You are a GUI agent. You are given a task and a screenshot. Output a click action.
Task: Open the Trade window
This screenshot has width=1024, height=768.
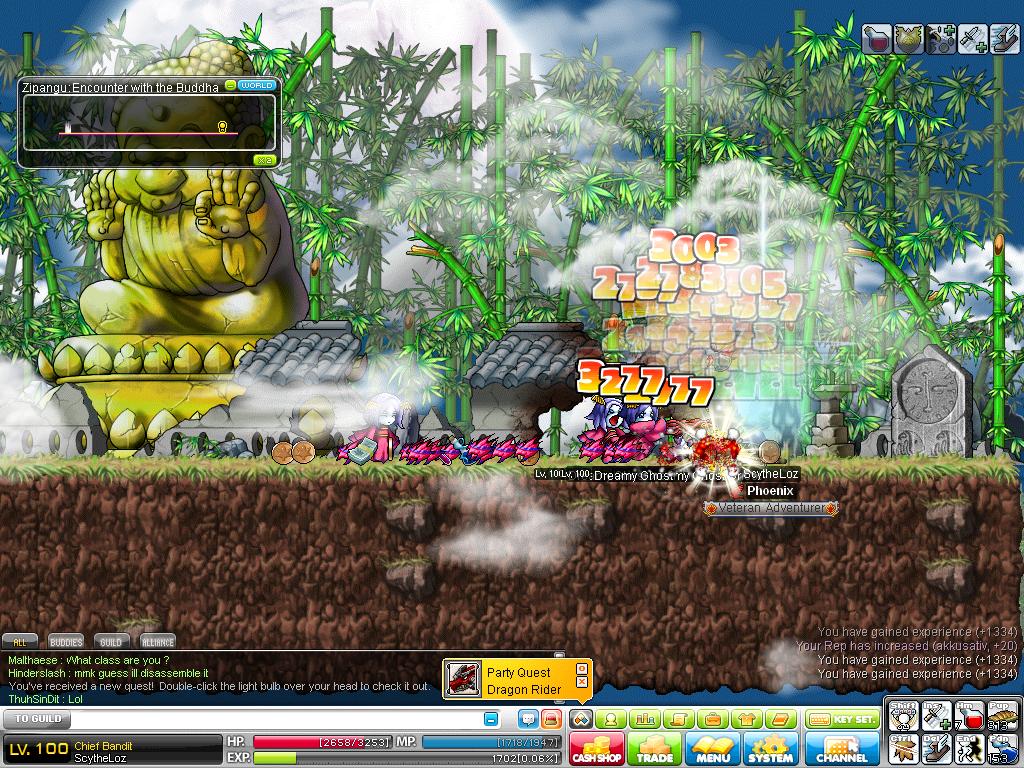click(654, 749)
